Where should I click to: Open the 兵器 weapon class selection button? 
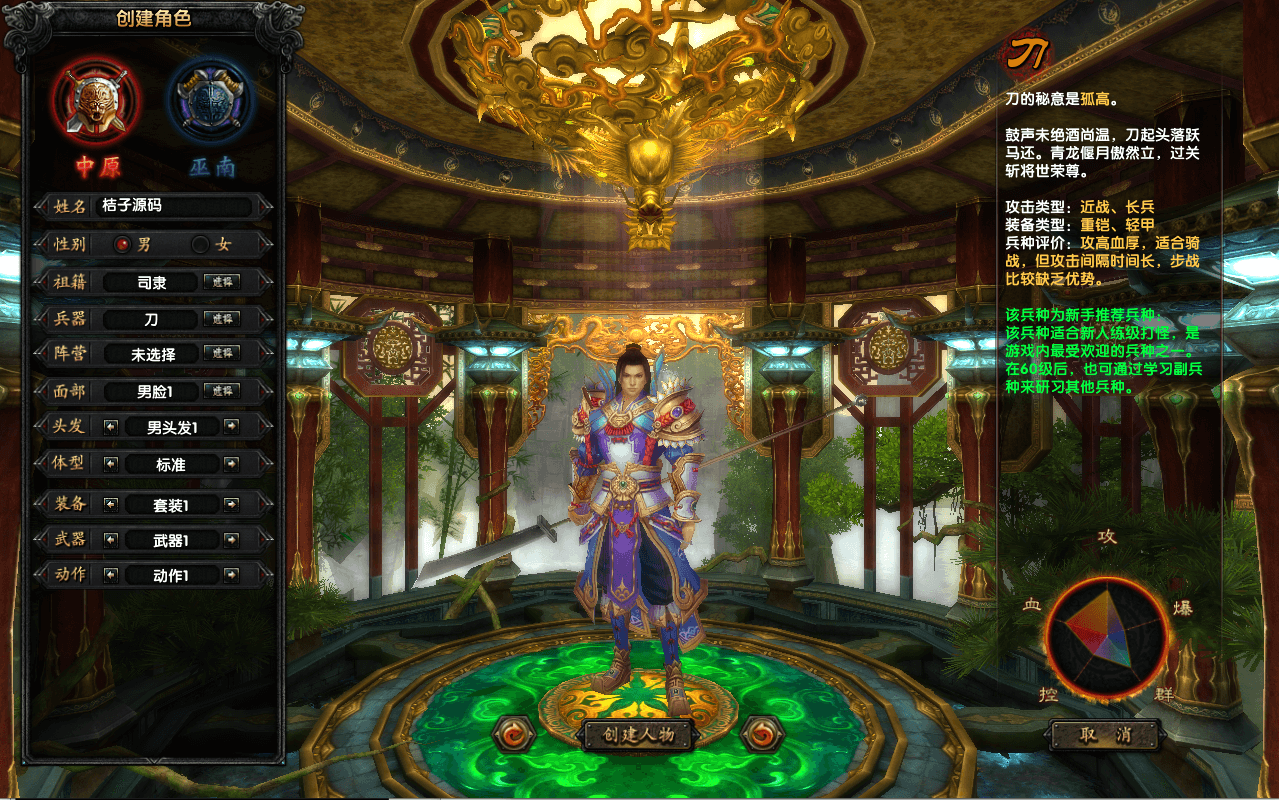221,318
